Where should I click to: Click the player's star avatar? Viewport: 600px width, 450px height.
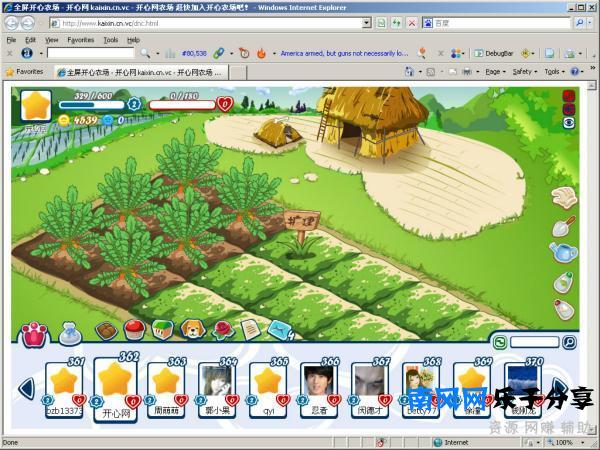(37, 107)
